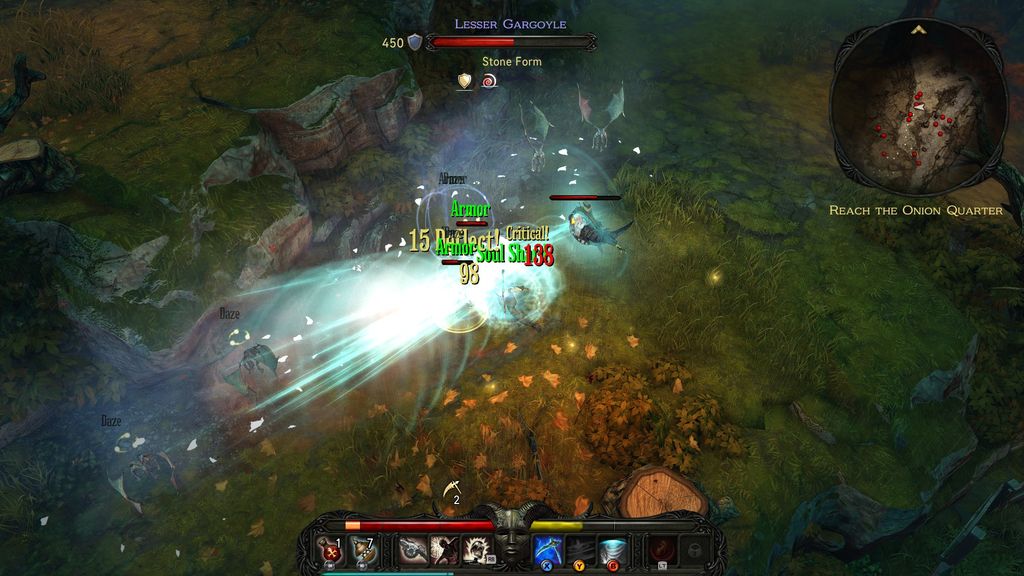Use the red health potion slot
The width and height of the screenshot is (1024, 576).
click(x=328, y=549)
